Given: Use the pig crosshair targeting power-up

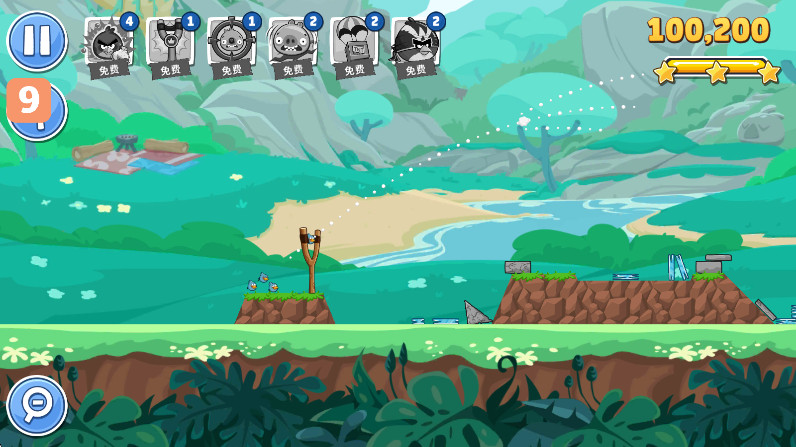Looking at the screenshot, I should click(x=231, y=44).
